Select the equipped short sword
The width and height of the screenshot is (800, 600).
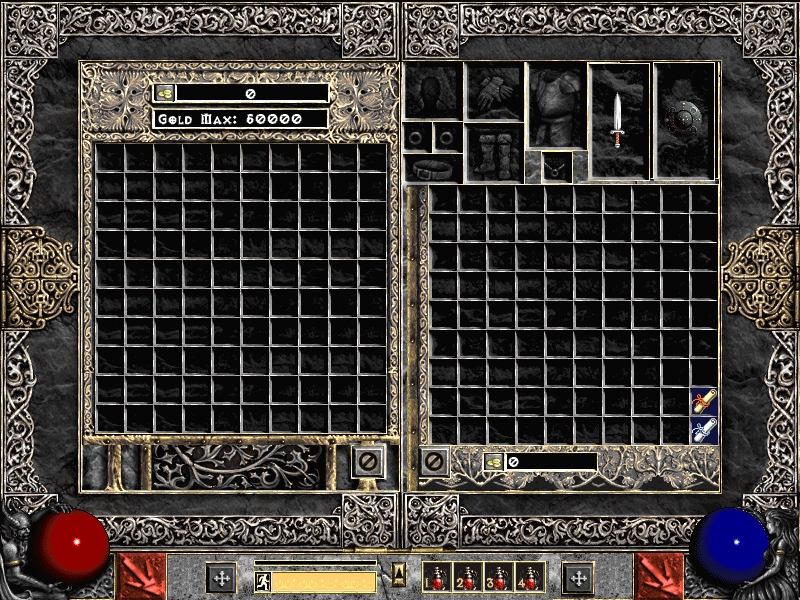click(x=619, y=120)
